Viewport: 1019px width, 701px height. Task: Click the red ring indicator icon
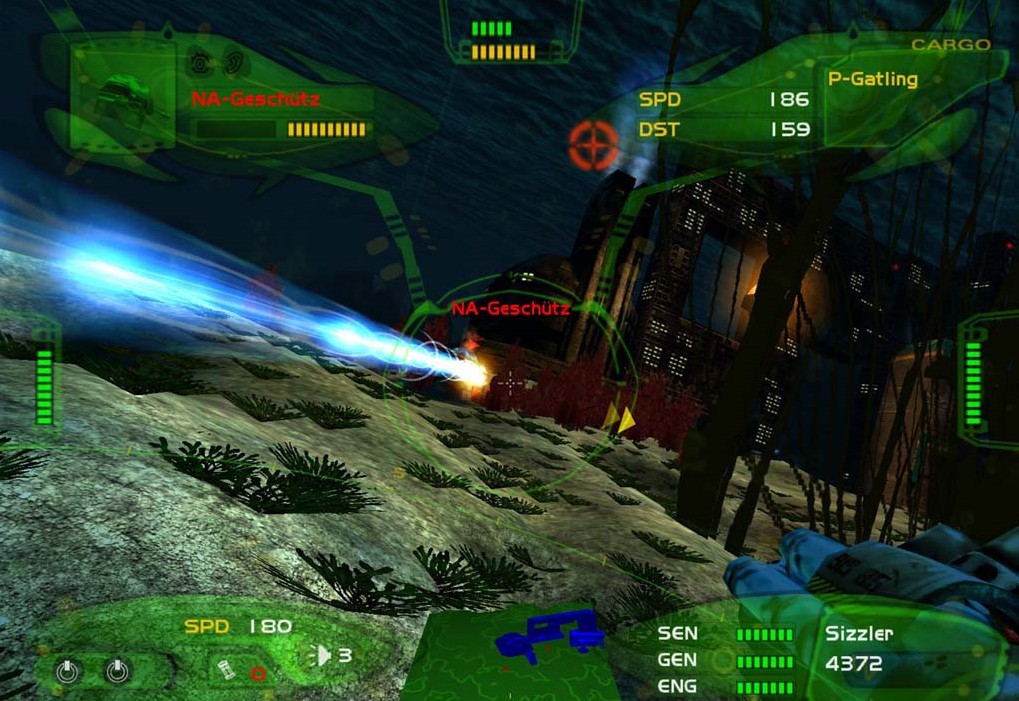coord(258,673)
